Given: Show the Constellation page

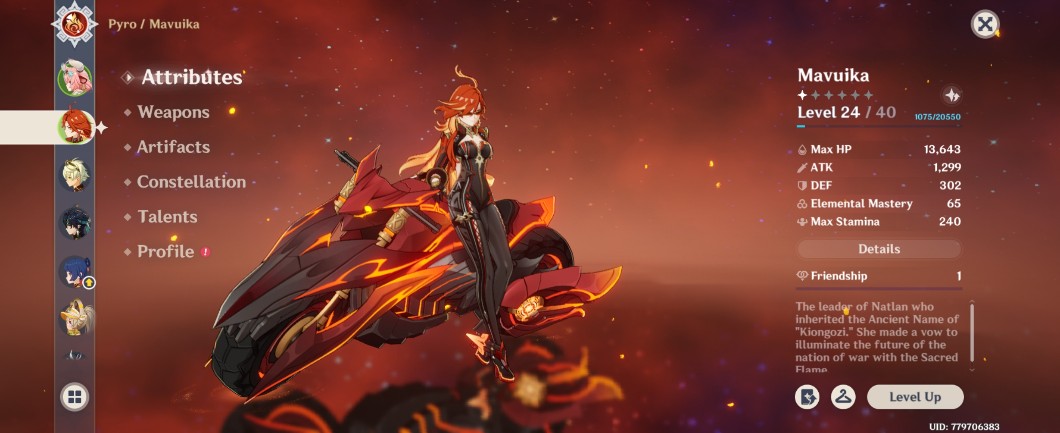Looking at the screenshot, I should pyautogui.click(x=191, y=182).
